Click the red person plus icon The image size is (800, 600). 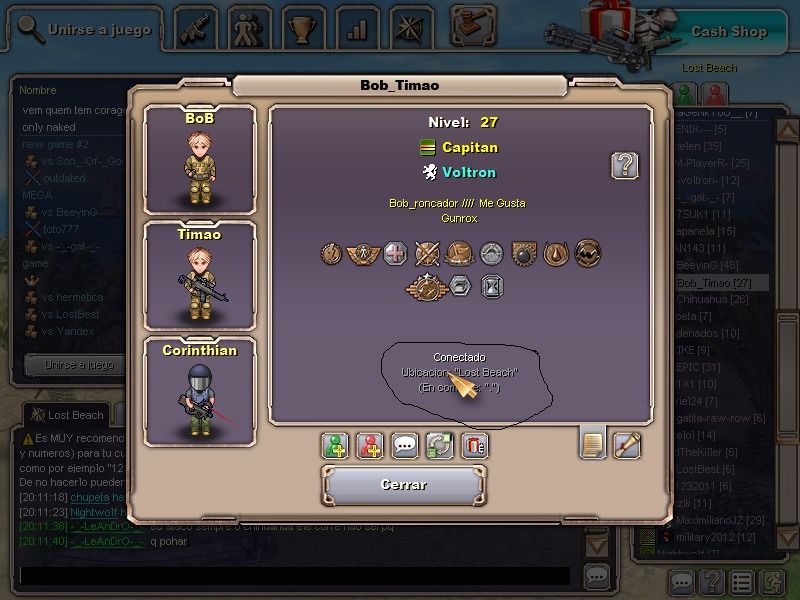point(371,445)
